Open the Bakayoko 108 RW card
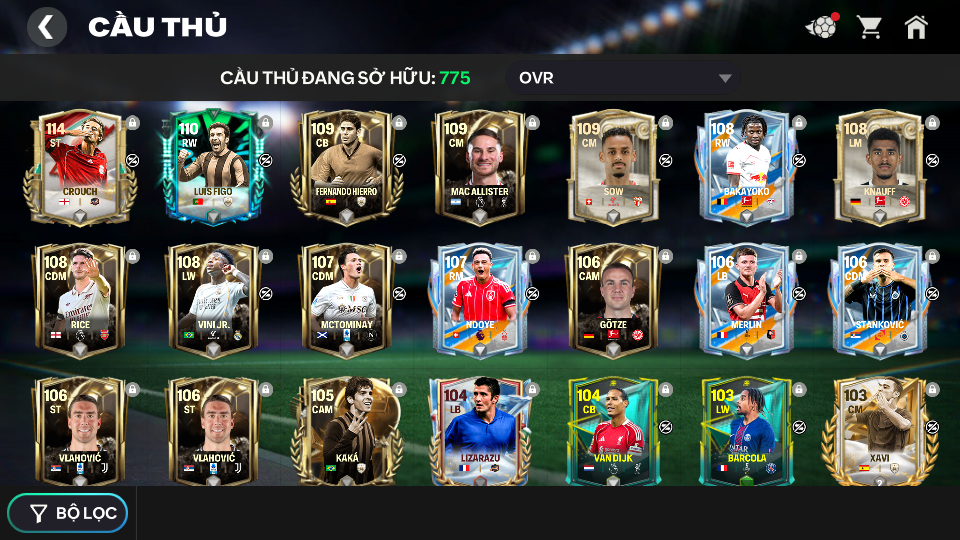The height and width of the screenshot is (540, 960). click(x=745, y=167)
